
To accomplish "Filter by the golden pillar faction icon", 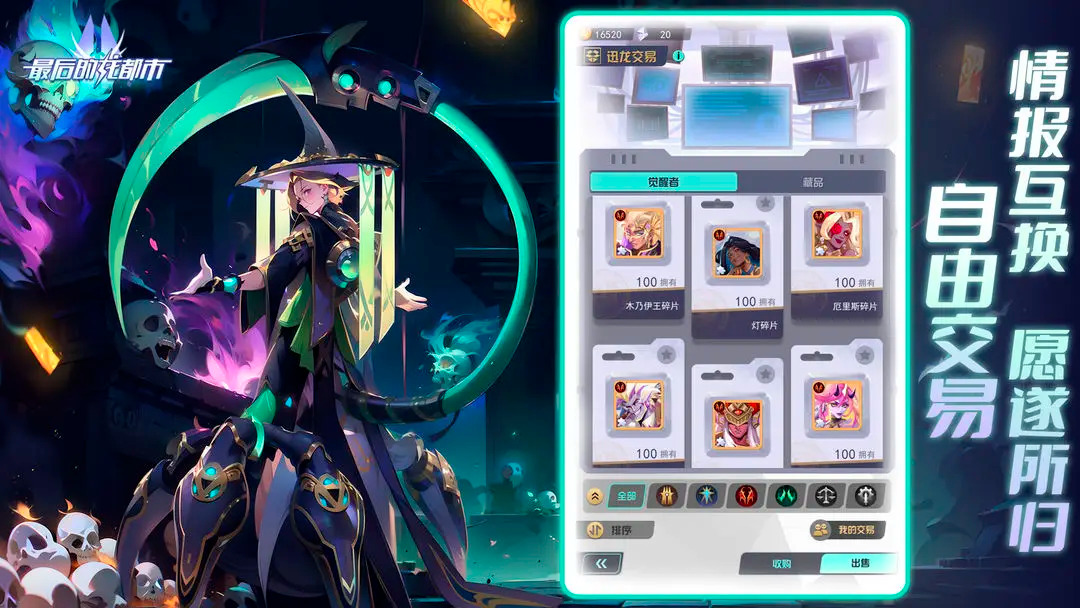I will 668,495.
